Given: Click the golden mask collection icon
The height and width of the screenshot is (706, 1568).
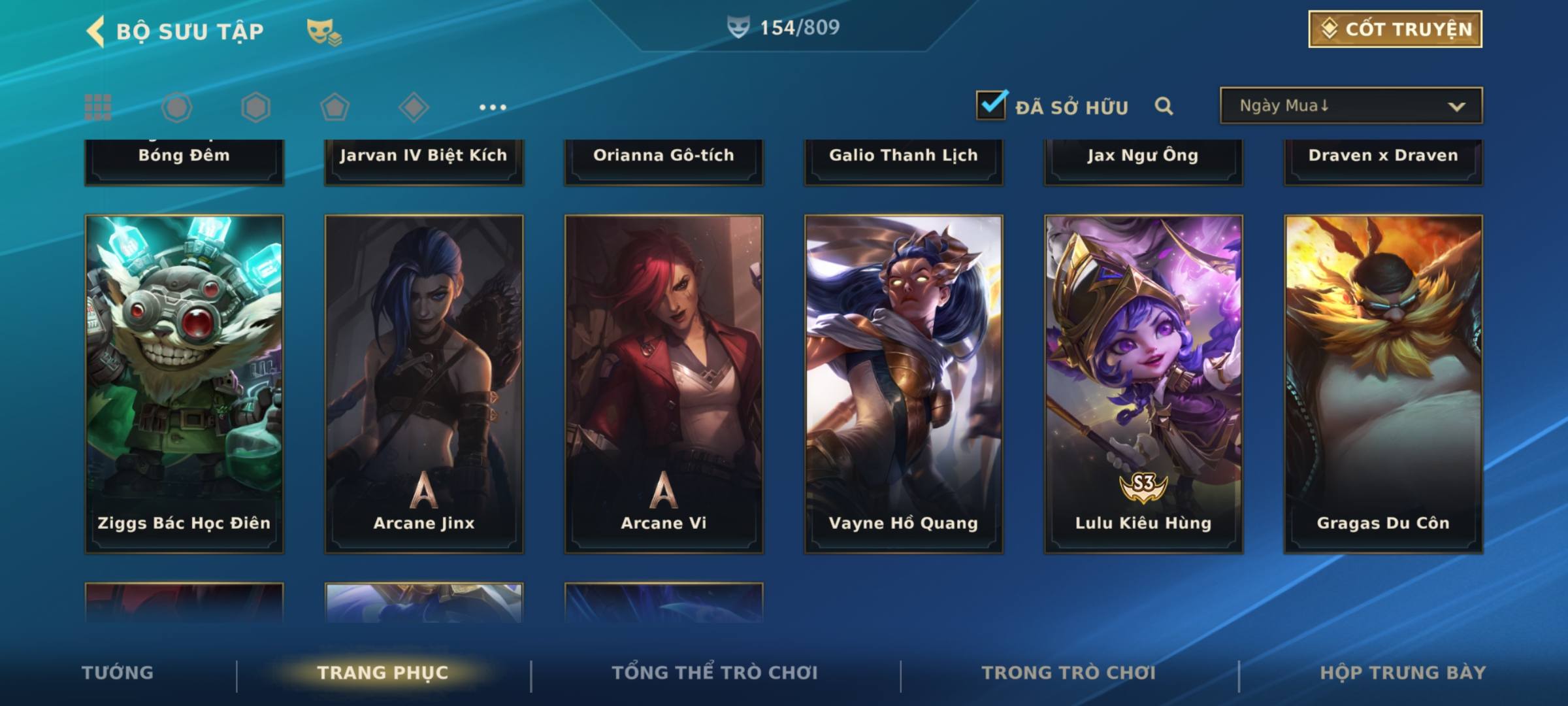Looking at the screenshot, I should click(323, 31).
